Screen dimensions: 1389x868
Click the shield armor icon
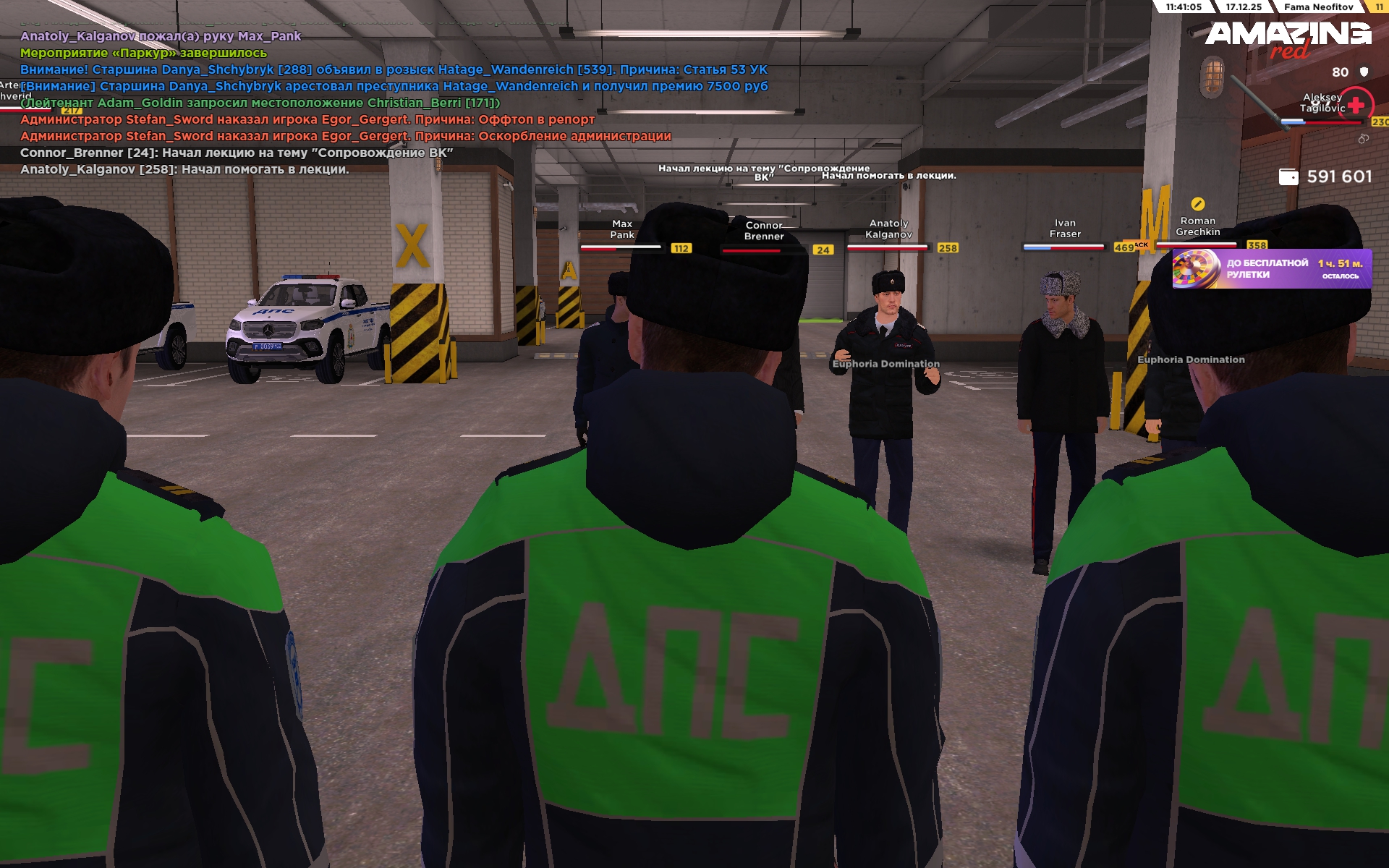click(x=1364, y=72)
